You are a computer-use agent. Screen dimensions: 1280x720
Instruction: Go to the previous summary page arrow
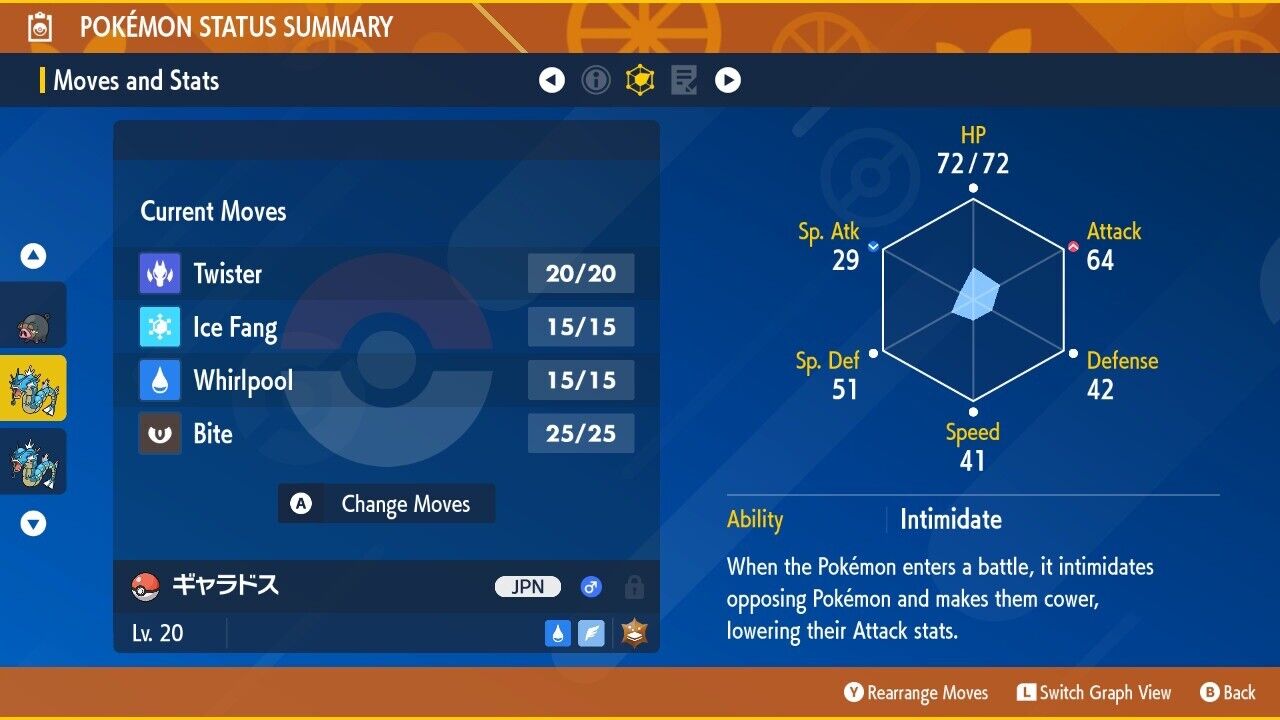tap(552, 80)
